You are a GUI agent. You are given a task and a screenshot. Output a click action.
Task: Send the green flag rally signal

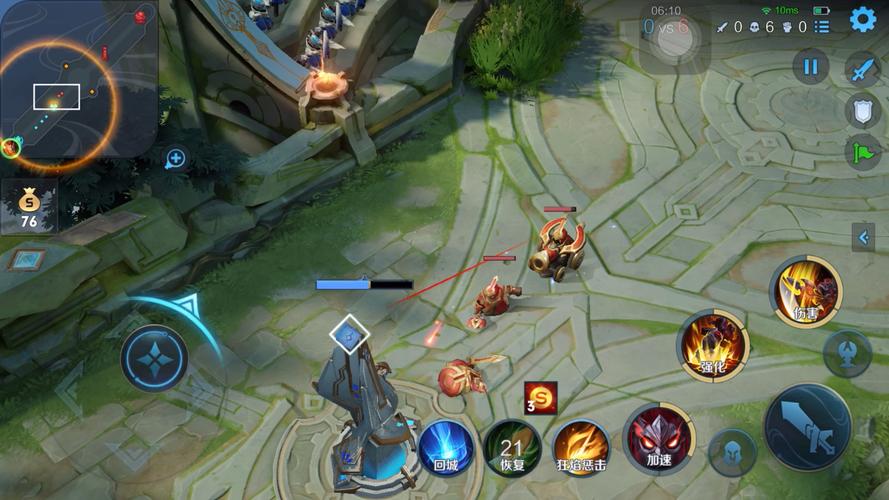coord(862,152)
